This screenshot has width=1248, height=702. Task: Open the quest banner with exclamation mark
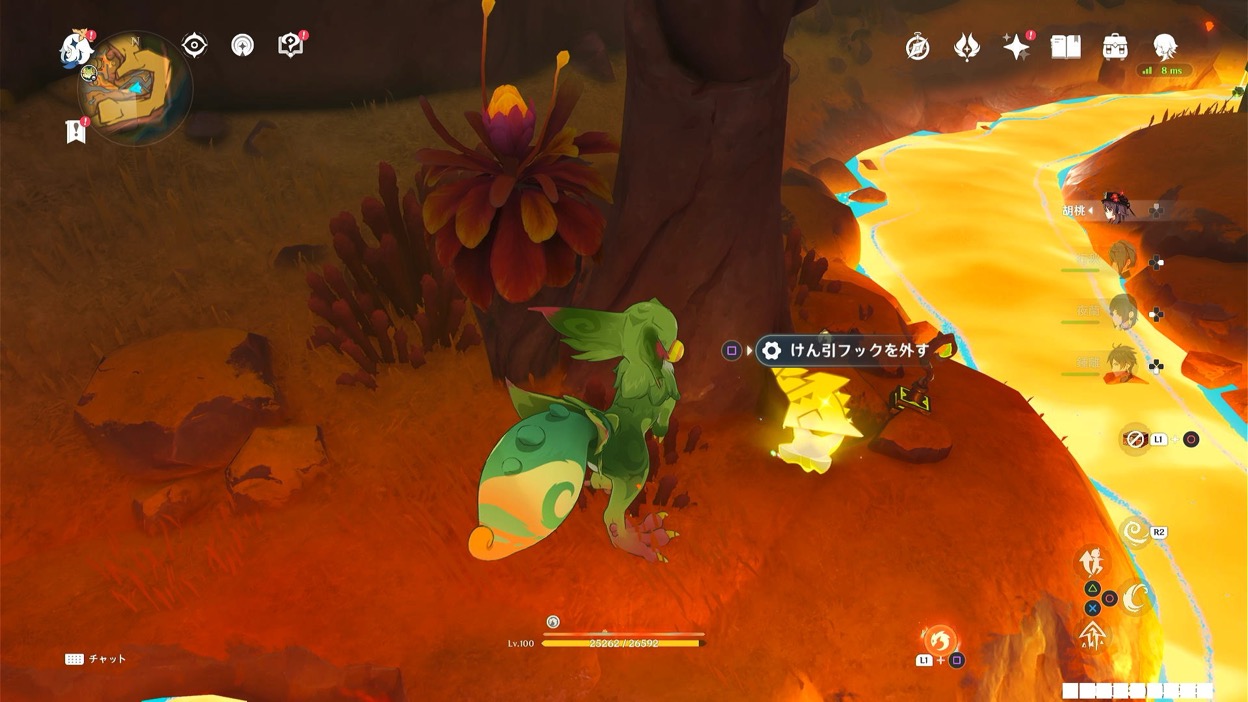click(75, 131)
